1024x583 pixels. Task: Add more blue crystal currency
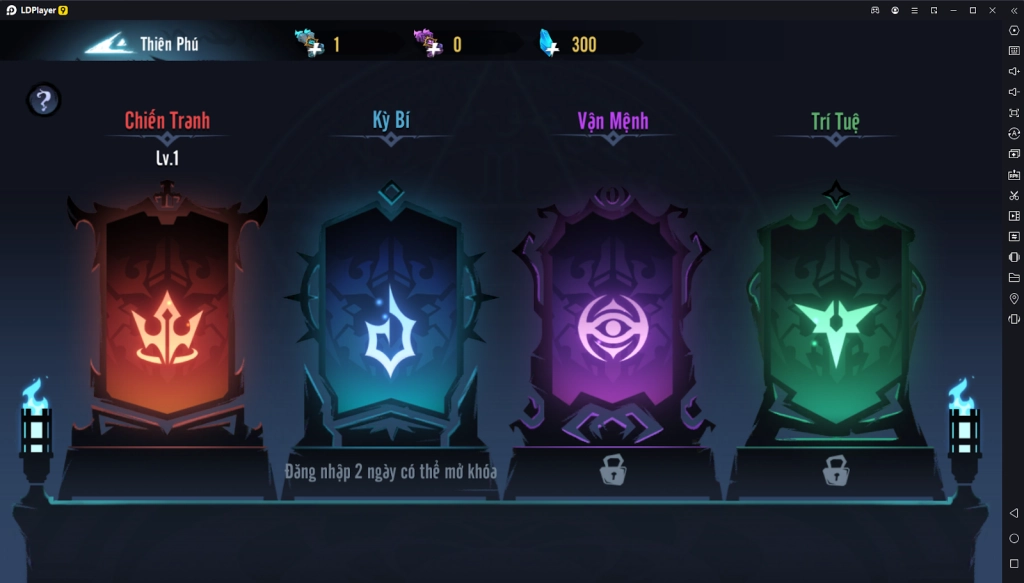coord(549,44)
